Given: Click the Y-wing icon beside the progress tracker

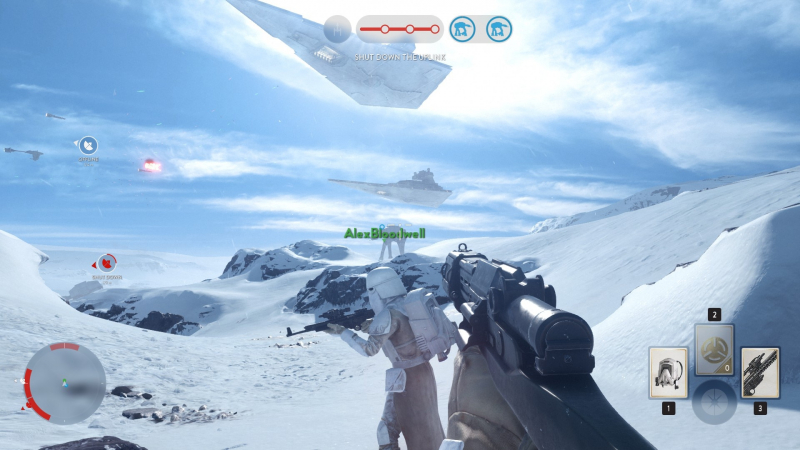Looking at the screenshot, I should point(338,29).
